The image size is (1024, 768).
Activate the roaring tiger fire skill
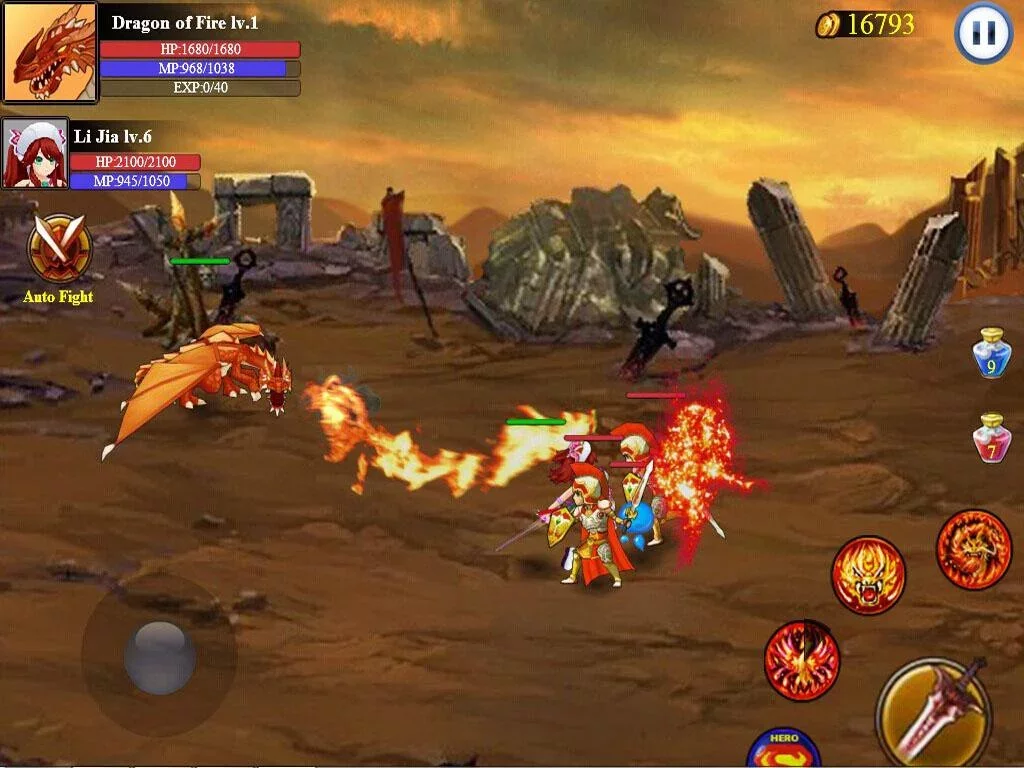pos(868,575)
